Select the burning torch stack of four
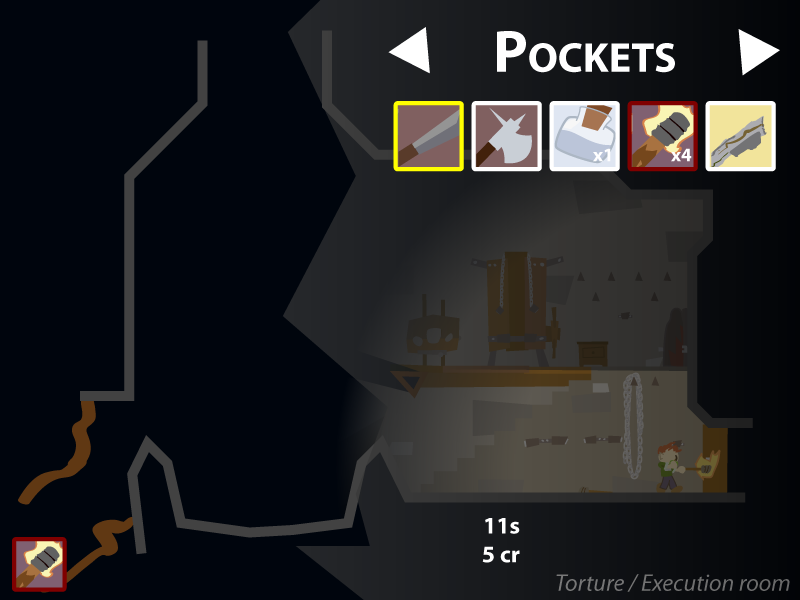800x600 pixels. [663, 136]
